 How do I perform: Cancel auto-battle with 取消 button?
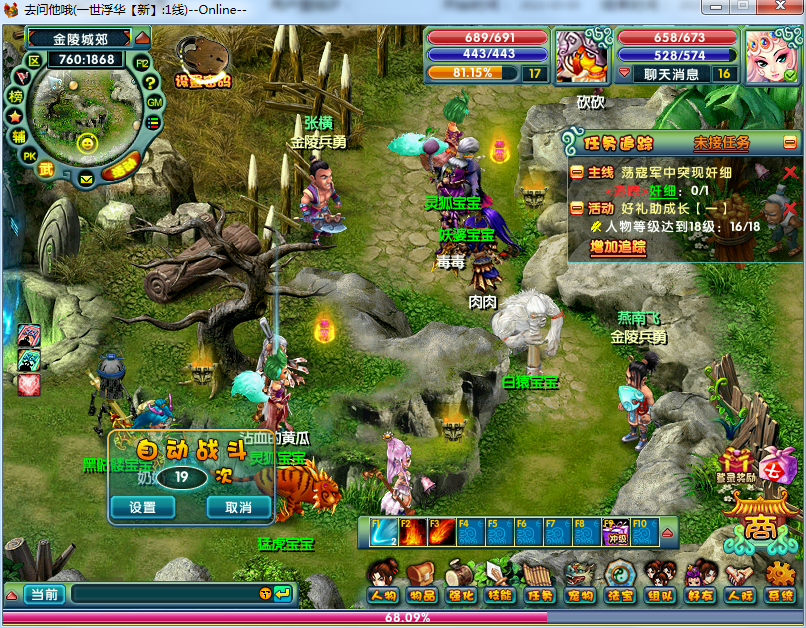pos(238,507)
